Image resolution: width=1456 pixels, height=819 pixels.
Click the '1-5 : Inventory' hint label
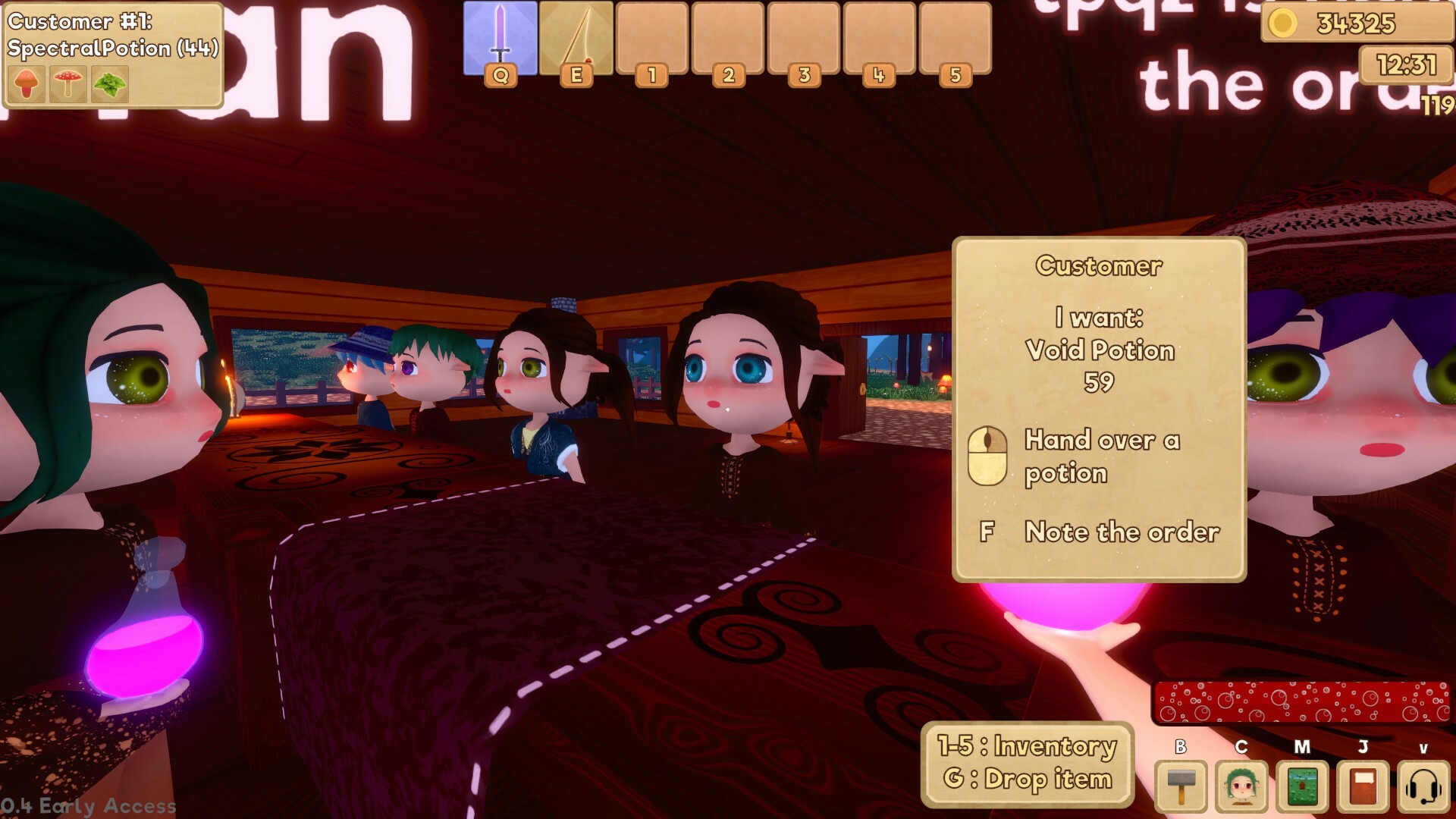point(1027,745)
